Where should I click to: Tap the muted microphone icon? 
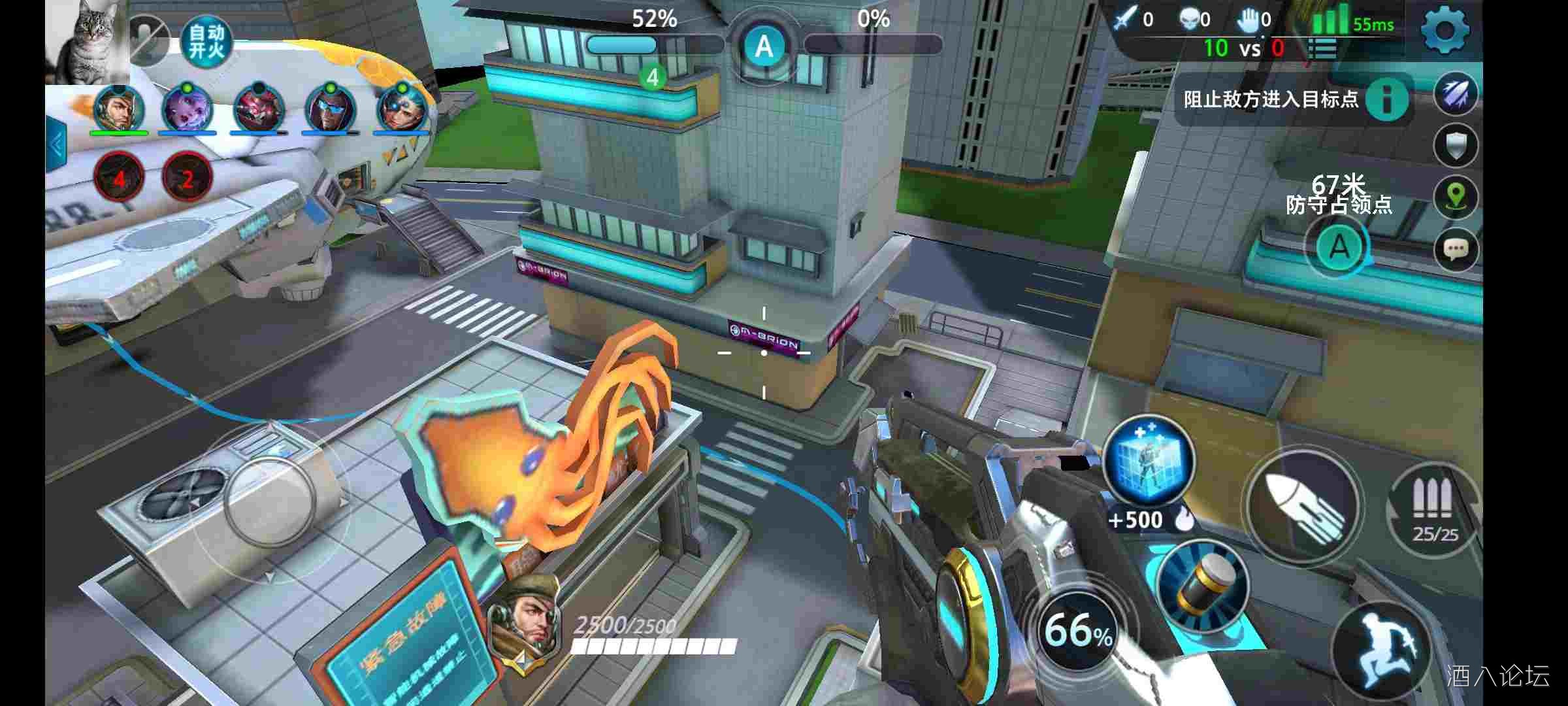coord(150,41)
